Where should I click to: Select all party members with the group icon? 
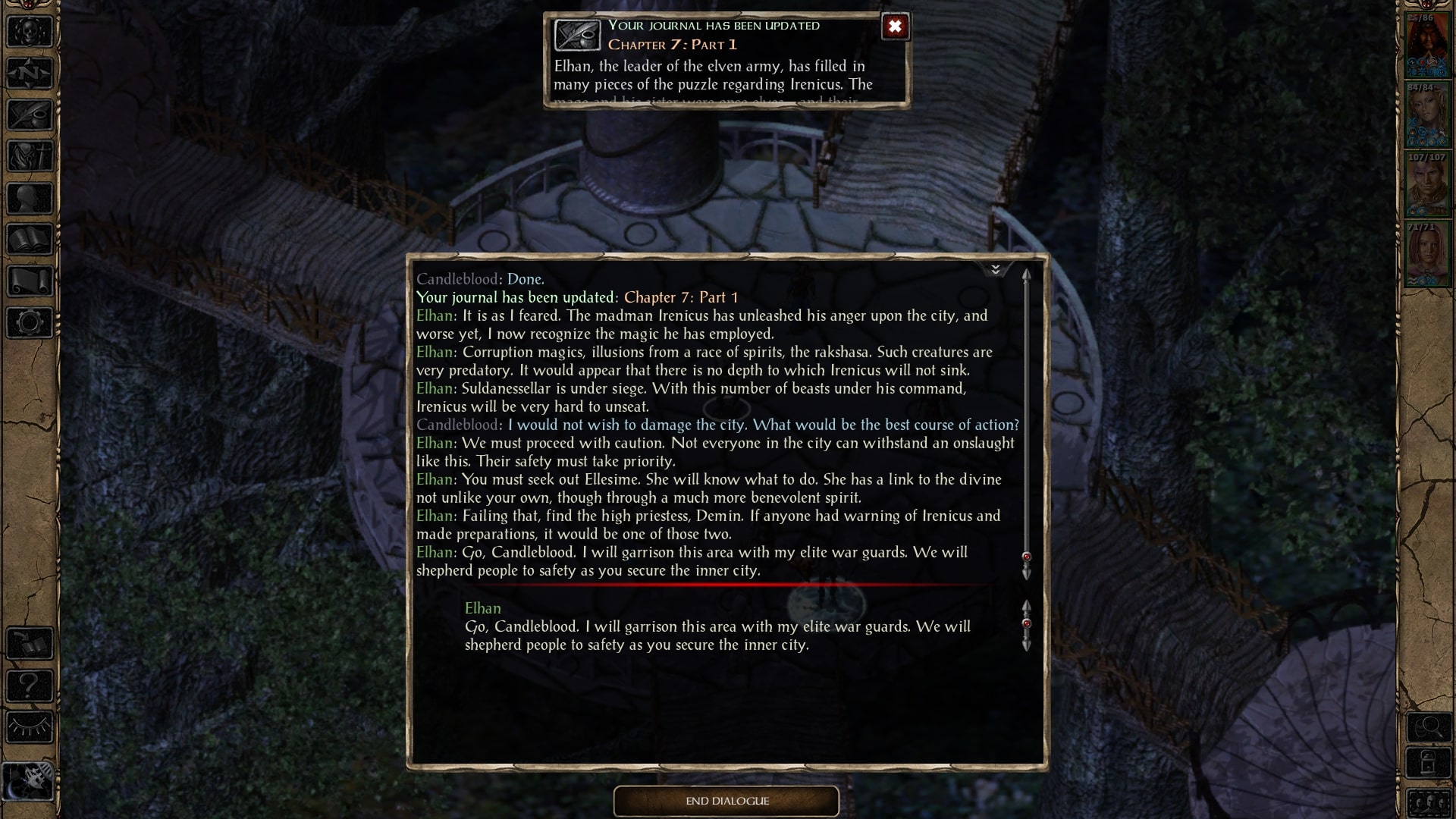1429,802
